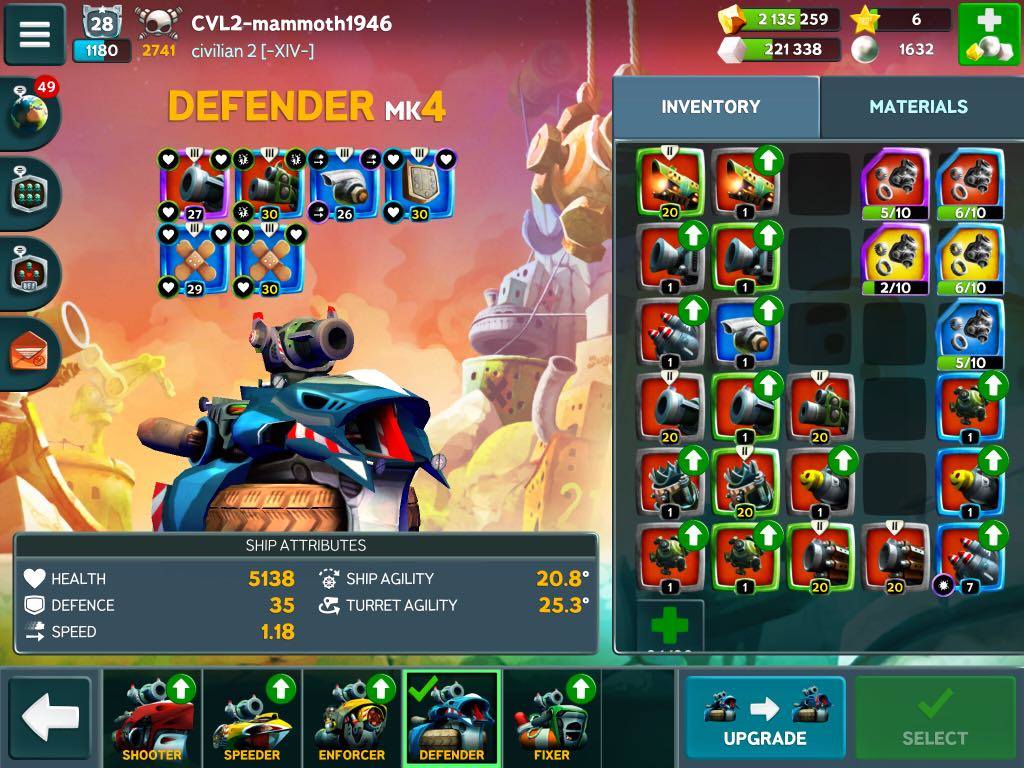
Task: Choose the Shooter ship
Action: tap(152, 718)
